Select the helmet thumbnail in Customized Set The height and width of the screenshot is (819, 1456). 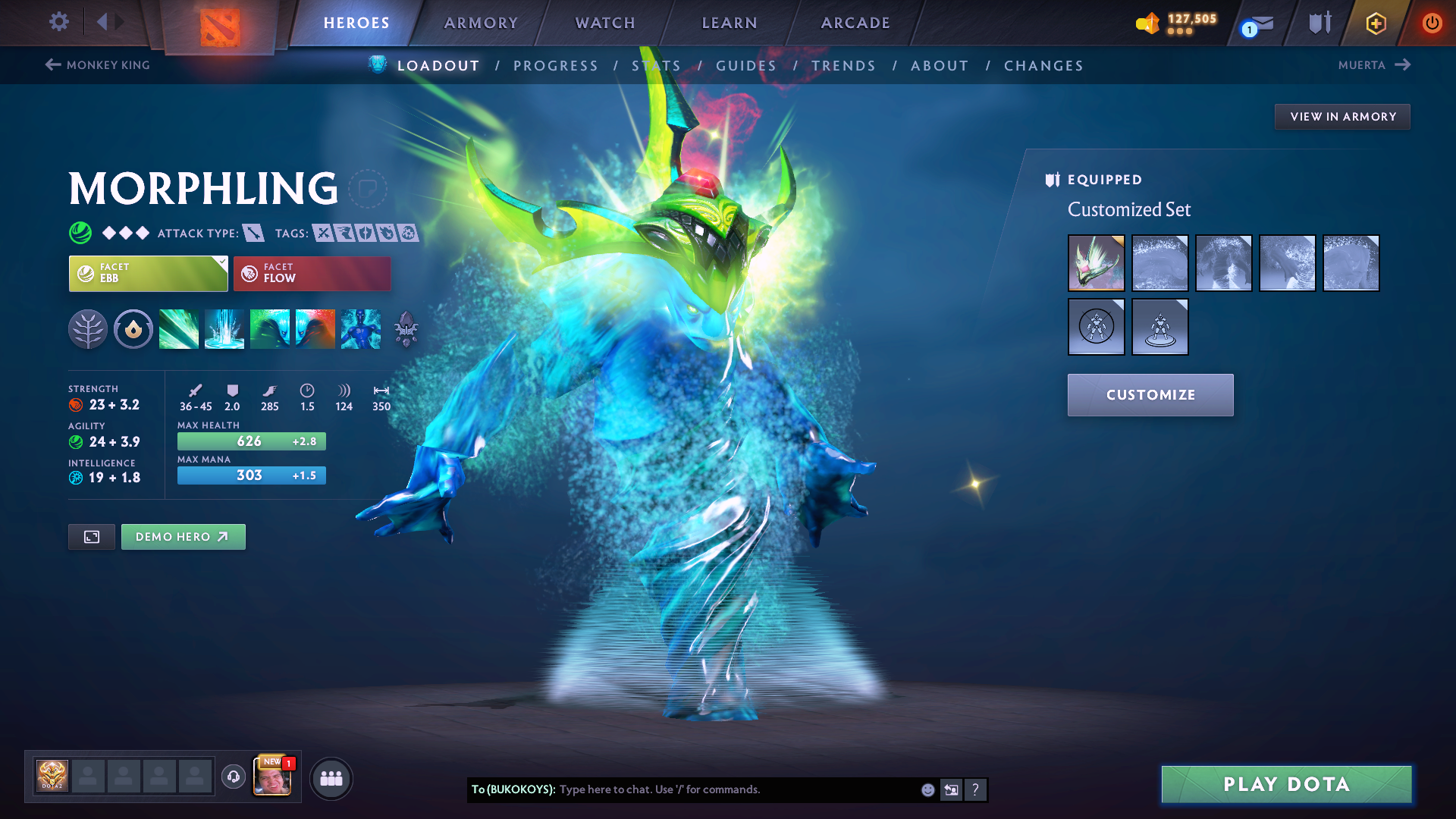pyautogui.click(x=1096, y=263)
